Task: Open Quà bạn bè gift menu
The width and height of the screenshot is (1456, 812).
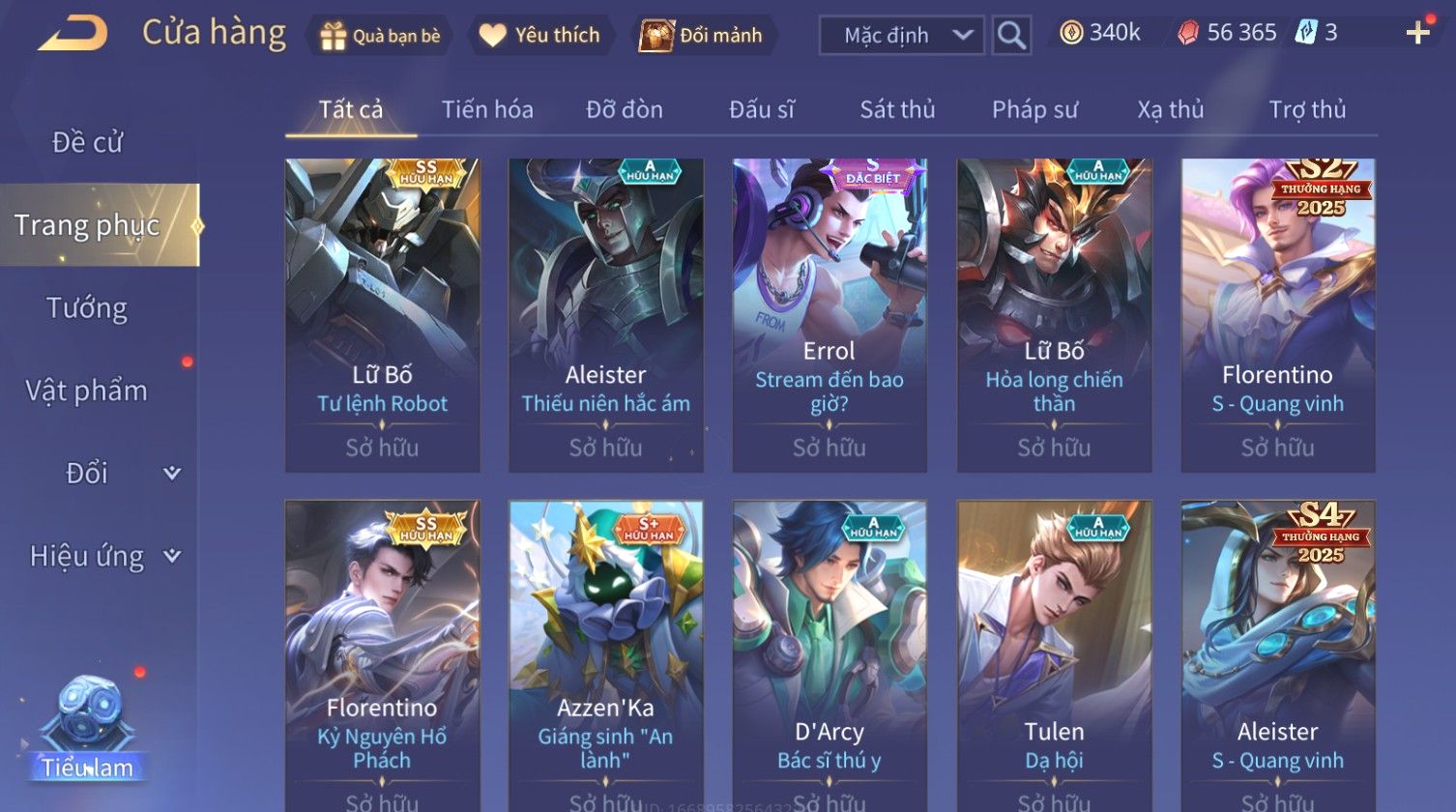Action: pos(380,36)
